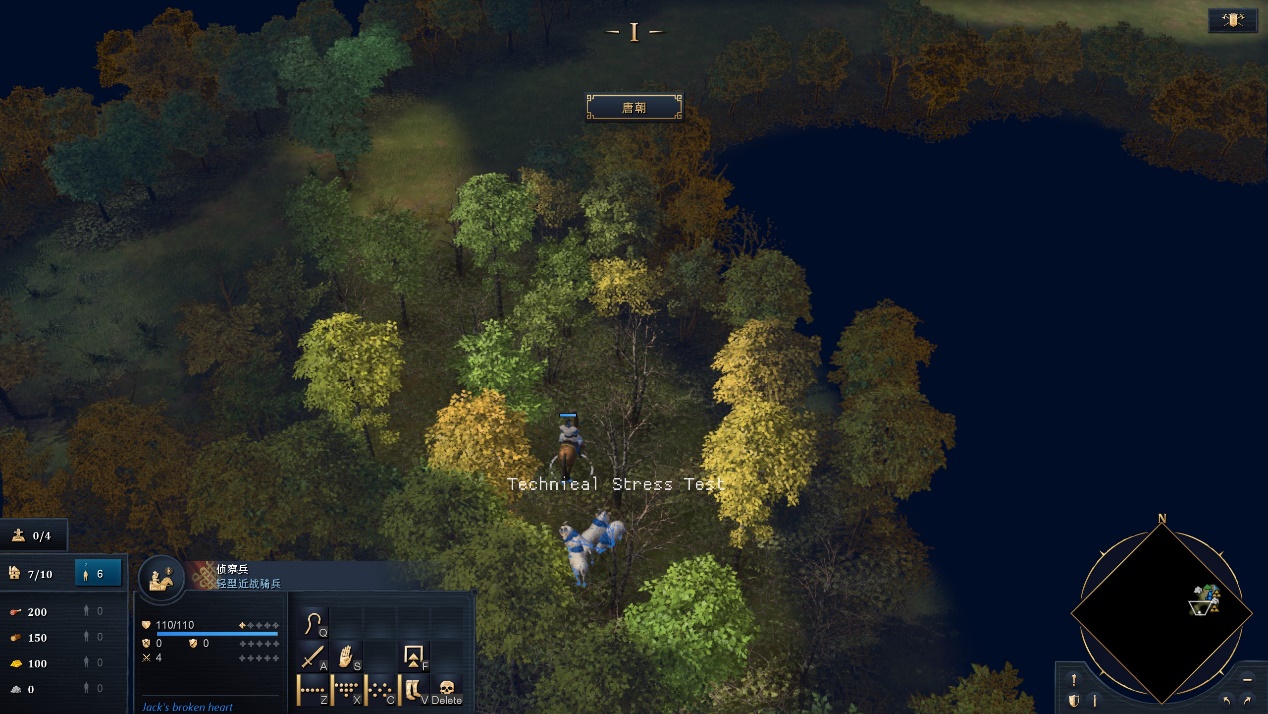
Task: Select the raised hand stop command
Action: coord(346,657)
